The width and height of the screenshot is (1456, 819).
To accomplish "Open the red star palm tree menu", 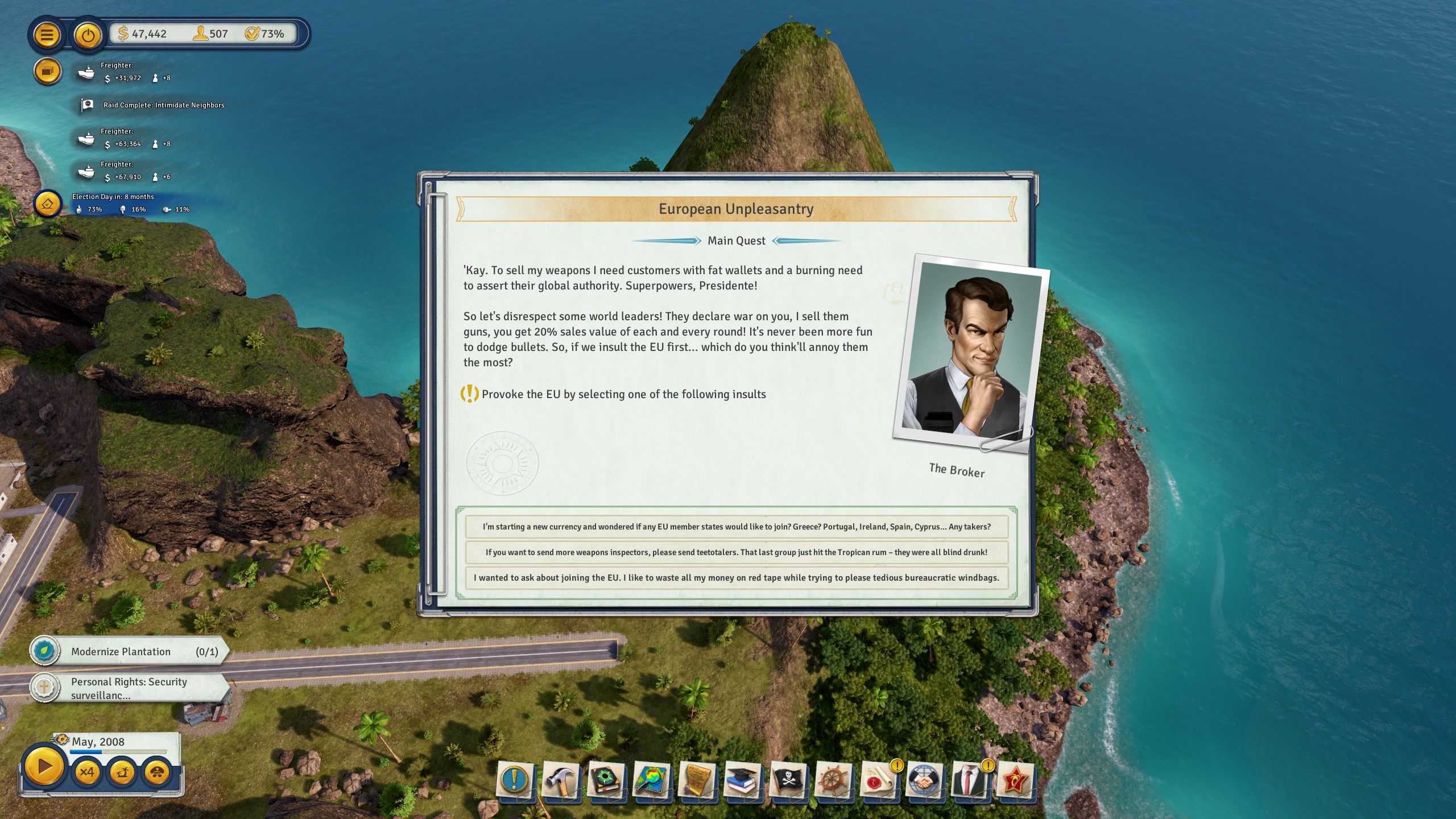I will point(1015,779).
